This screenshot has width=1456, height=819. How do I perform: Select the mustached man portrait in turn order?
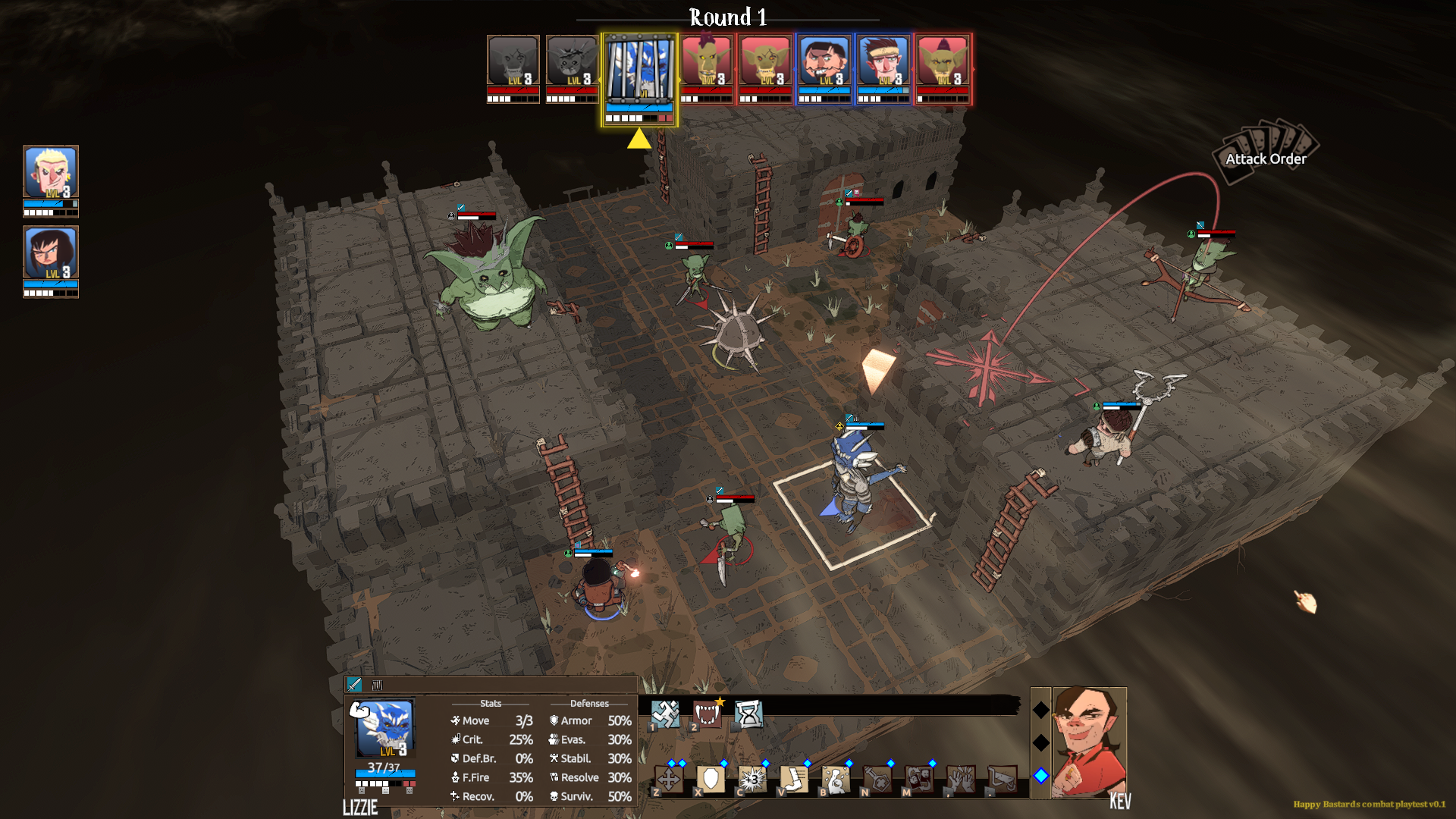[824, 62]
